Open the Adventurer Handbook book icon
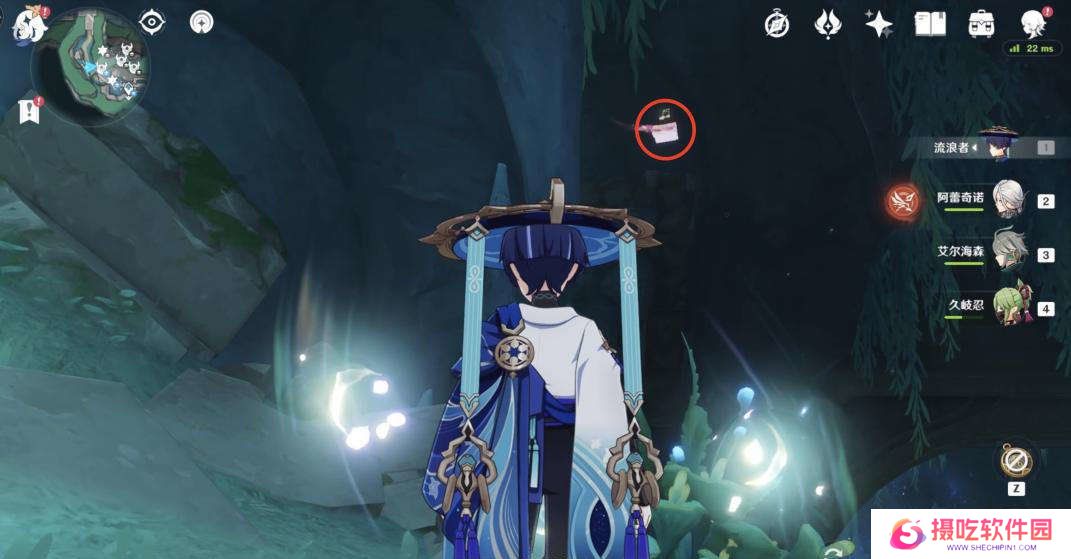Viewport: 1071px width, 559px height. coord(930,24)
